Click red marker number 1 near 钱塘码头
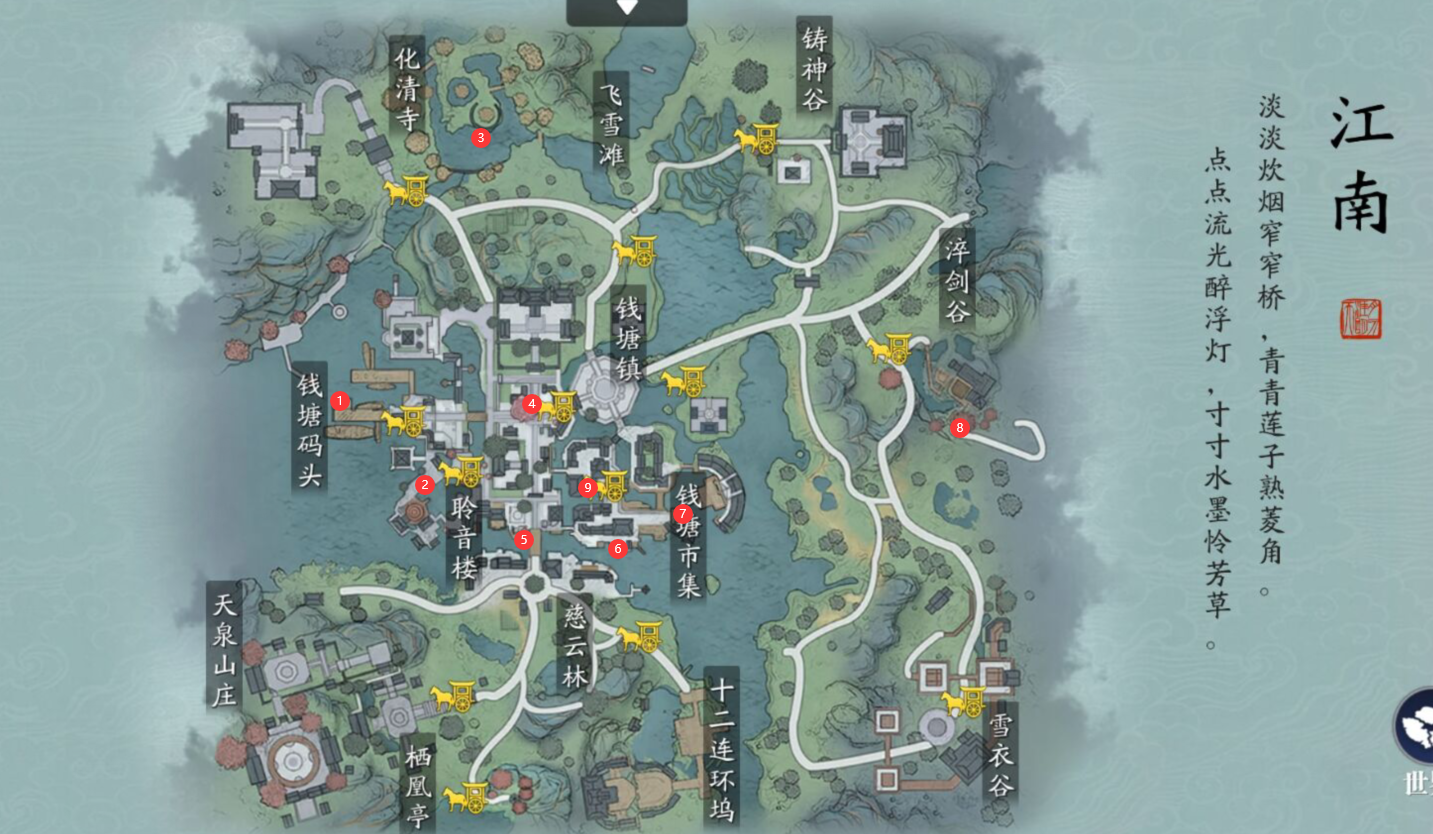The width and height of the screenshot is (1433, 834). (338, 400)
